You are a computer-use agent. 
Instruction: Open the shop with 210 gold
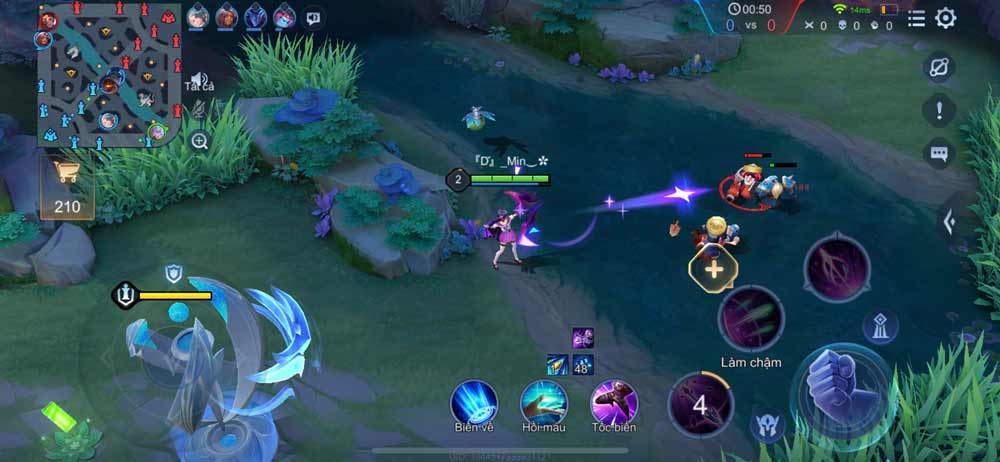click(67, 188)
